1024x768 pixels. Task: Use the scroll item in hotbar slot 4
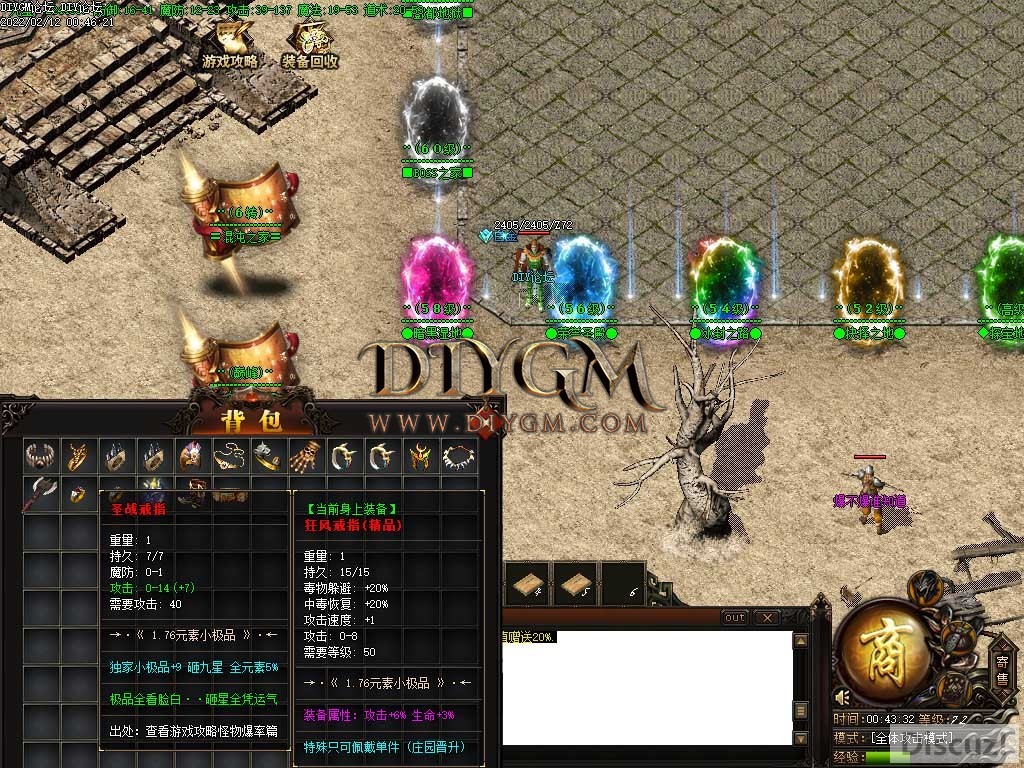coord(526,586)
